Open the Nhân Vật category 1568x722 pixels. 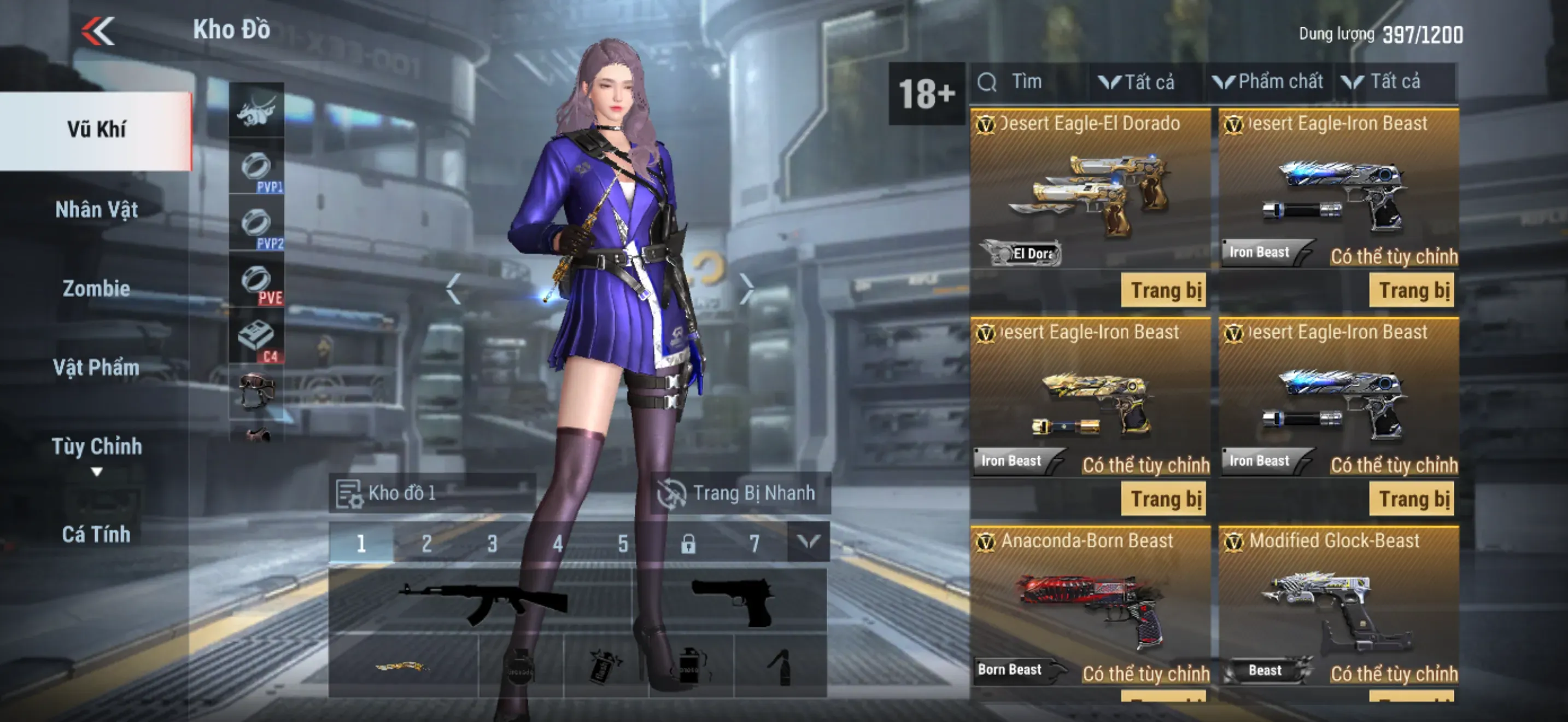96,210
